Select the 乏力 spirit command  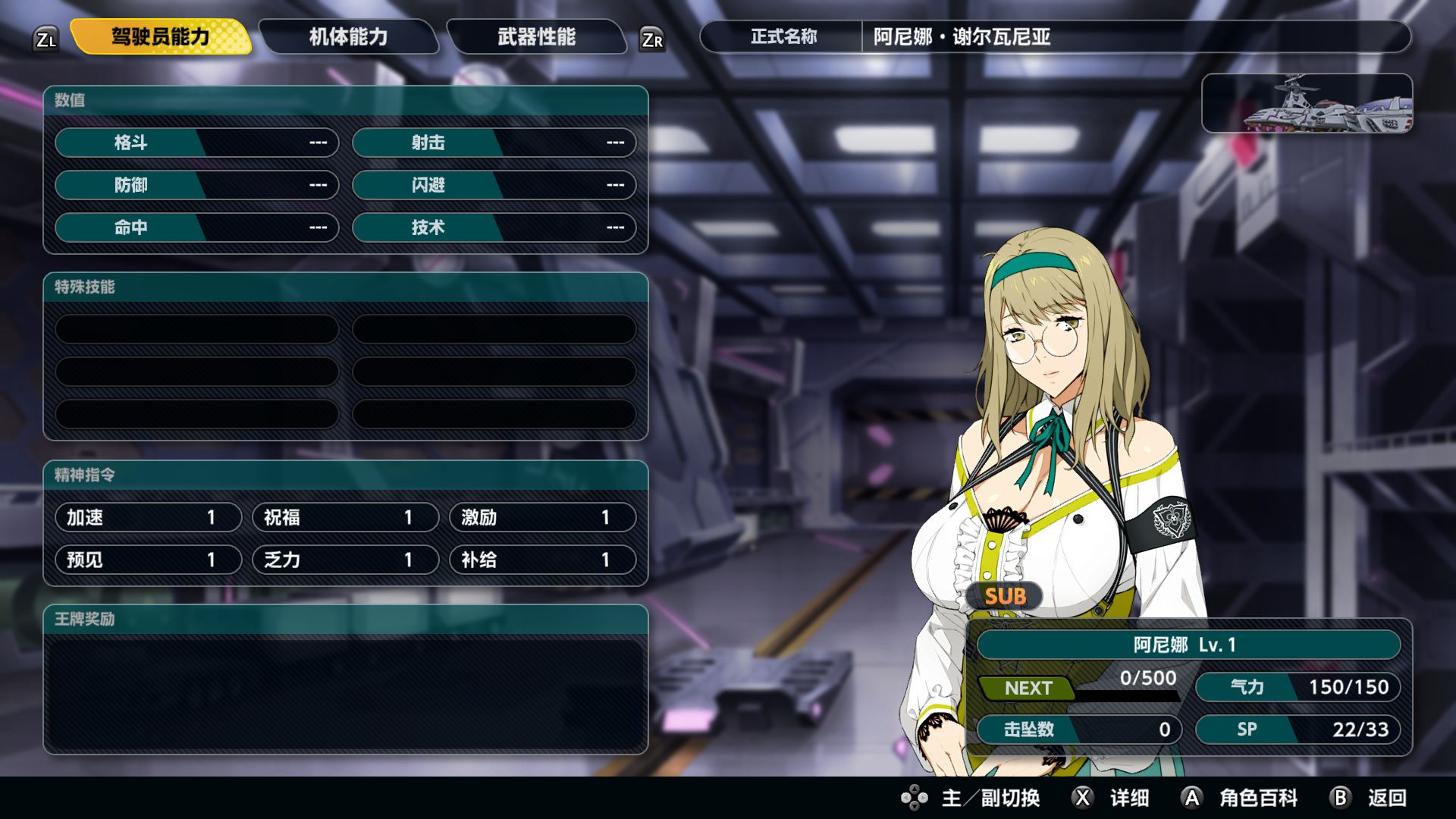pos(345,560)
